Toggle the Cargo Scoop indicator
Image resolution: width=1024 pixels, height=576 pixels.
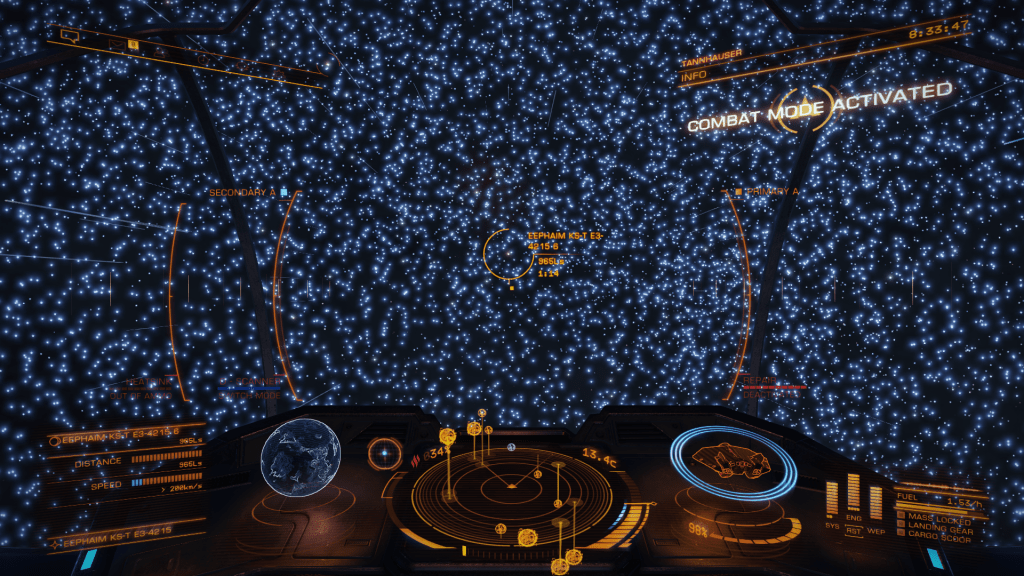tap(933, 531)
